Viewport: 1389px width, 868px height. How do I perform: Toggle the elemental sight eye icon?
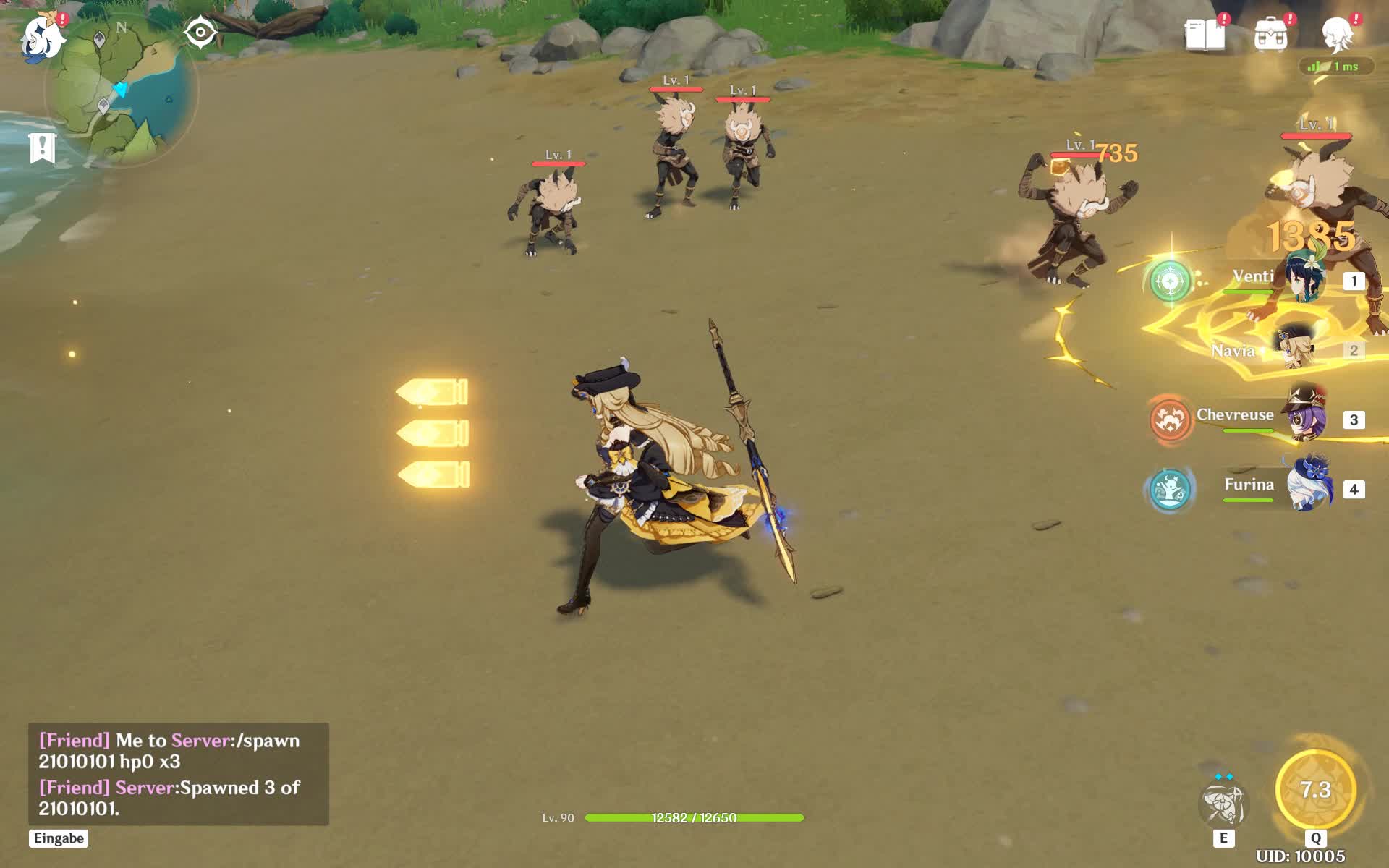(200, 33)
